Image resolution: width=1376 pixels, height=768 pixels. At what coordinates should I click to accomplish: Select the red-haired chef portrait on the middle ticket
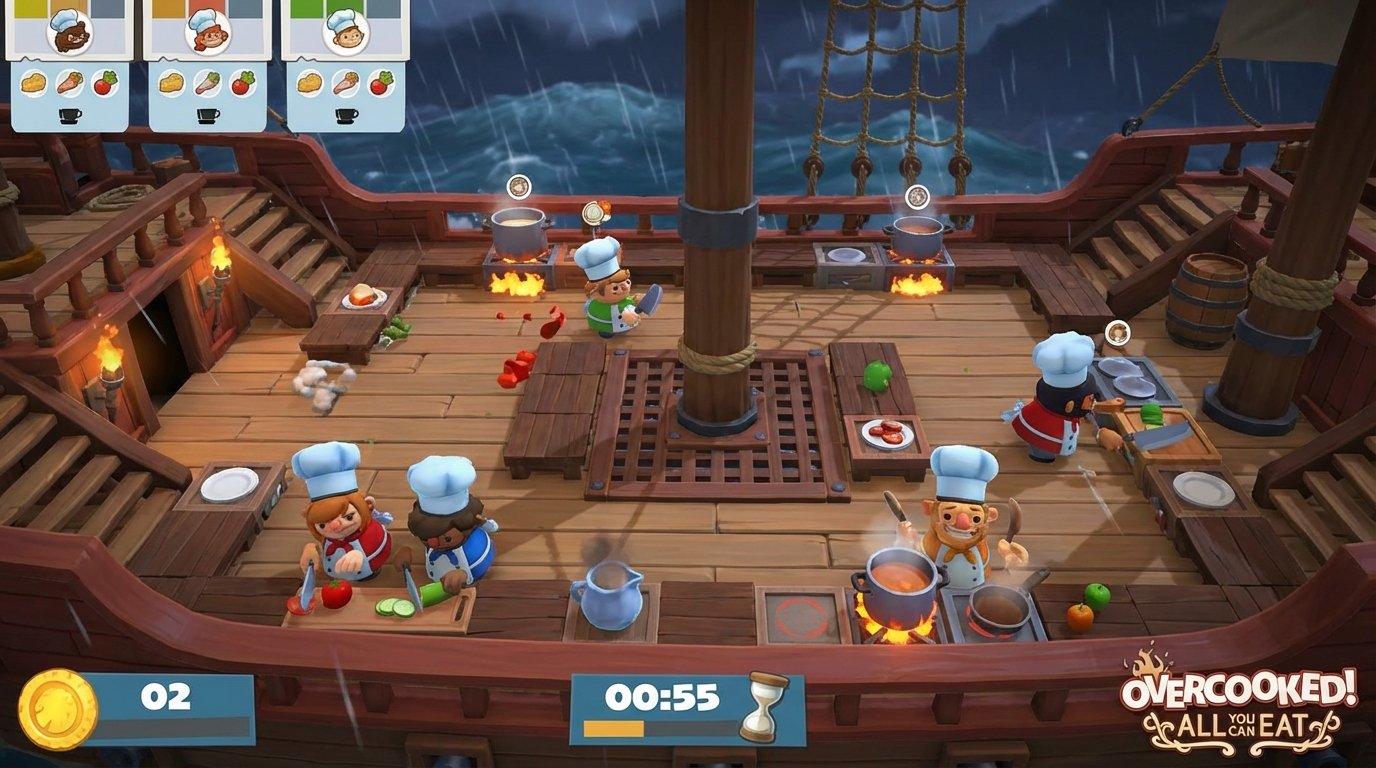[x=206, y=32]
